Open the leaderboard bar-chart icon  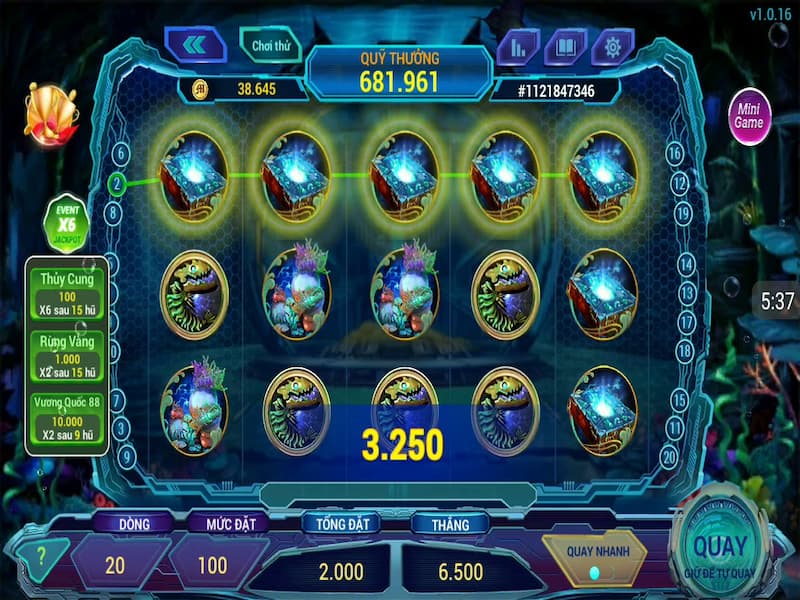click(518, 47)
